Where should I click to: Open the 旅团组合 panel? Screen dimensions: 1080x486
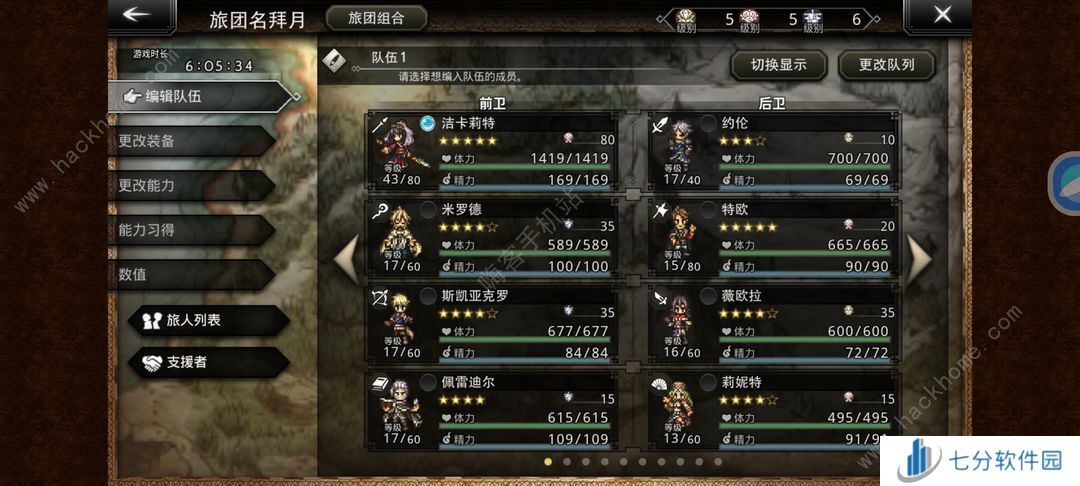tap(376, 18)
